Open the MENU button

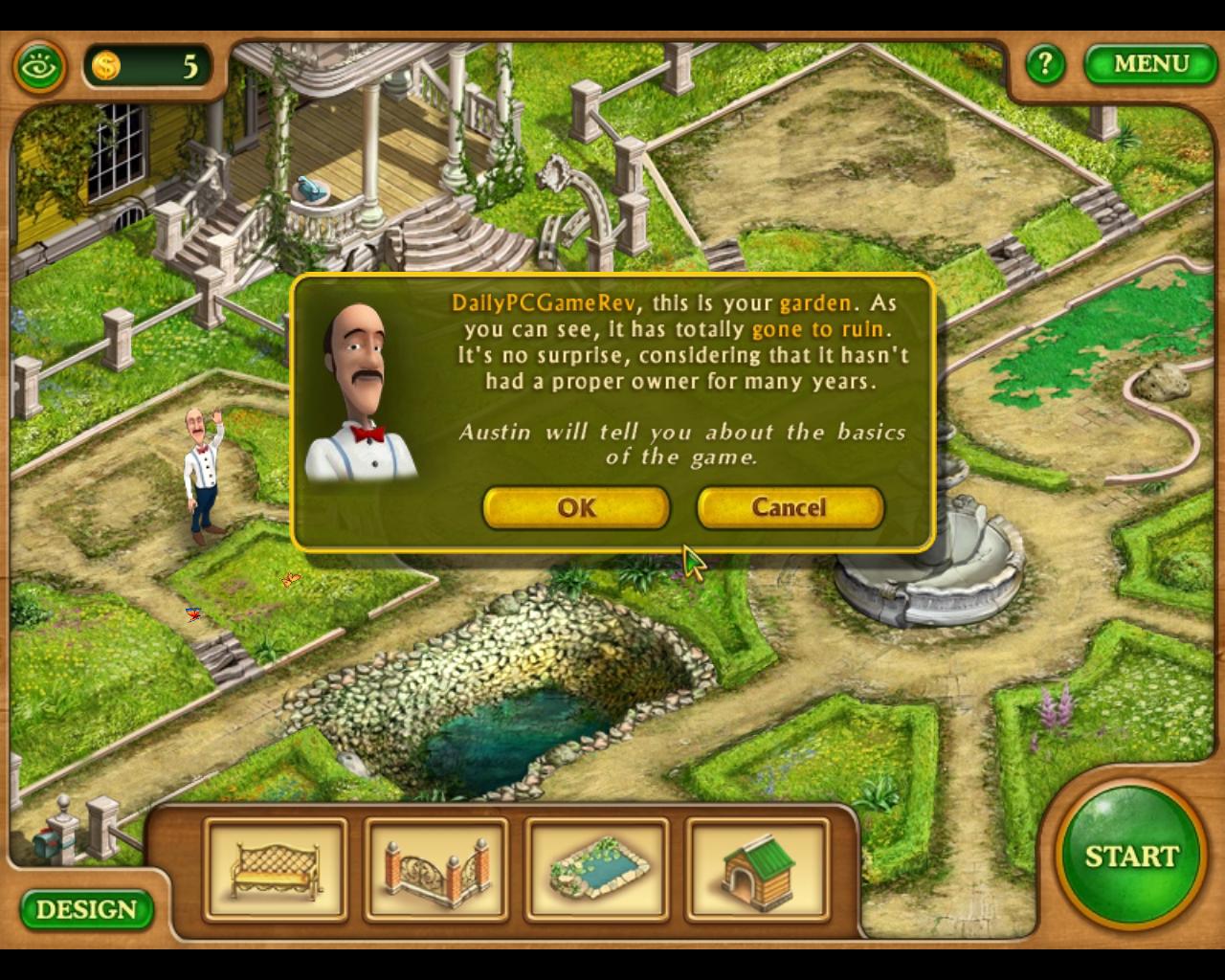point(1150,64)
